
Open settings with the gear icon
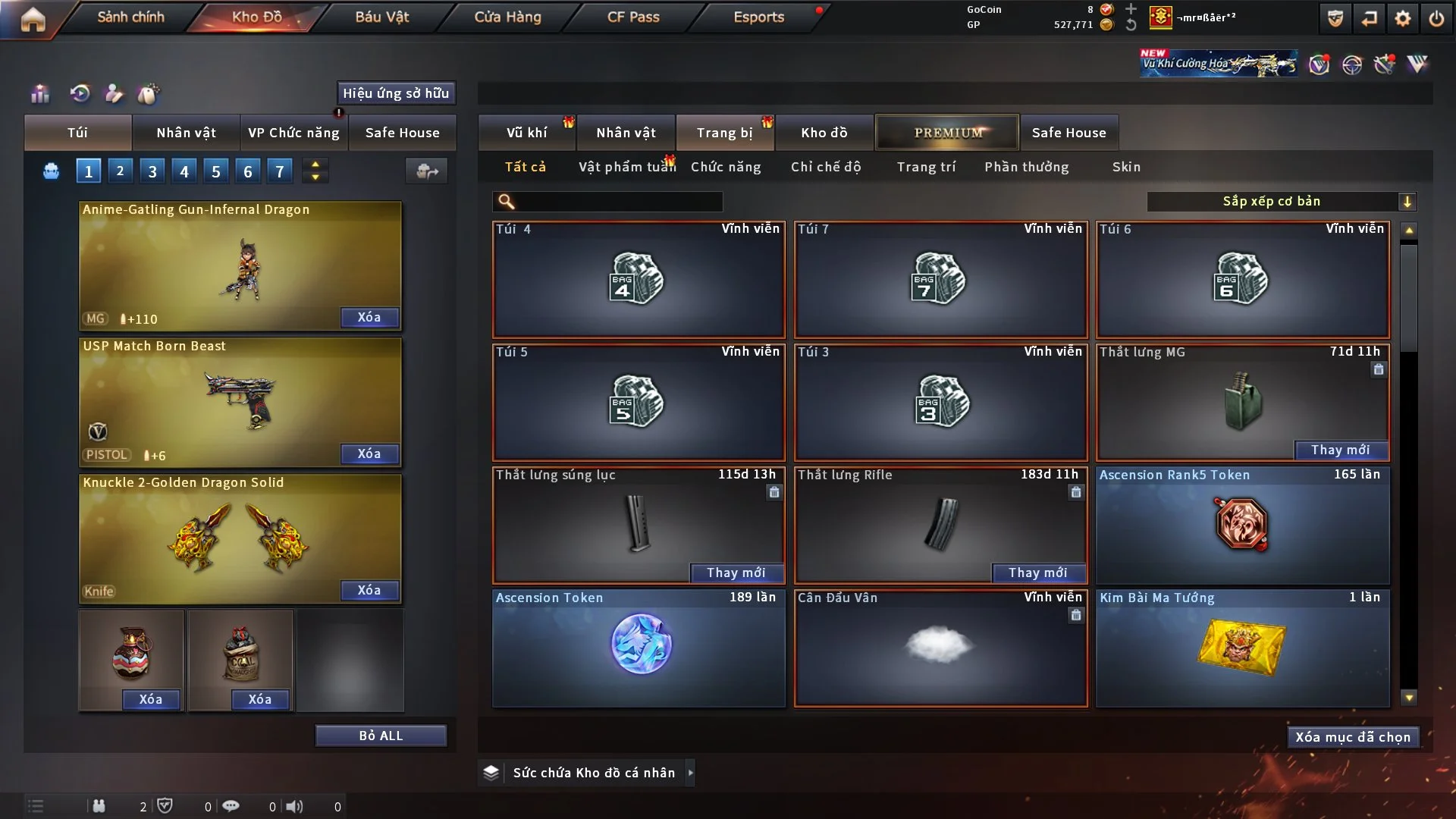(x=1403, y=18)
